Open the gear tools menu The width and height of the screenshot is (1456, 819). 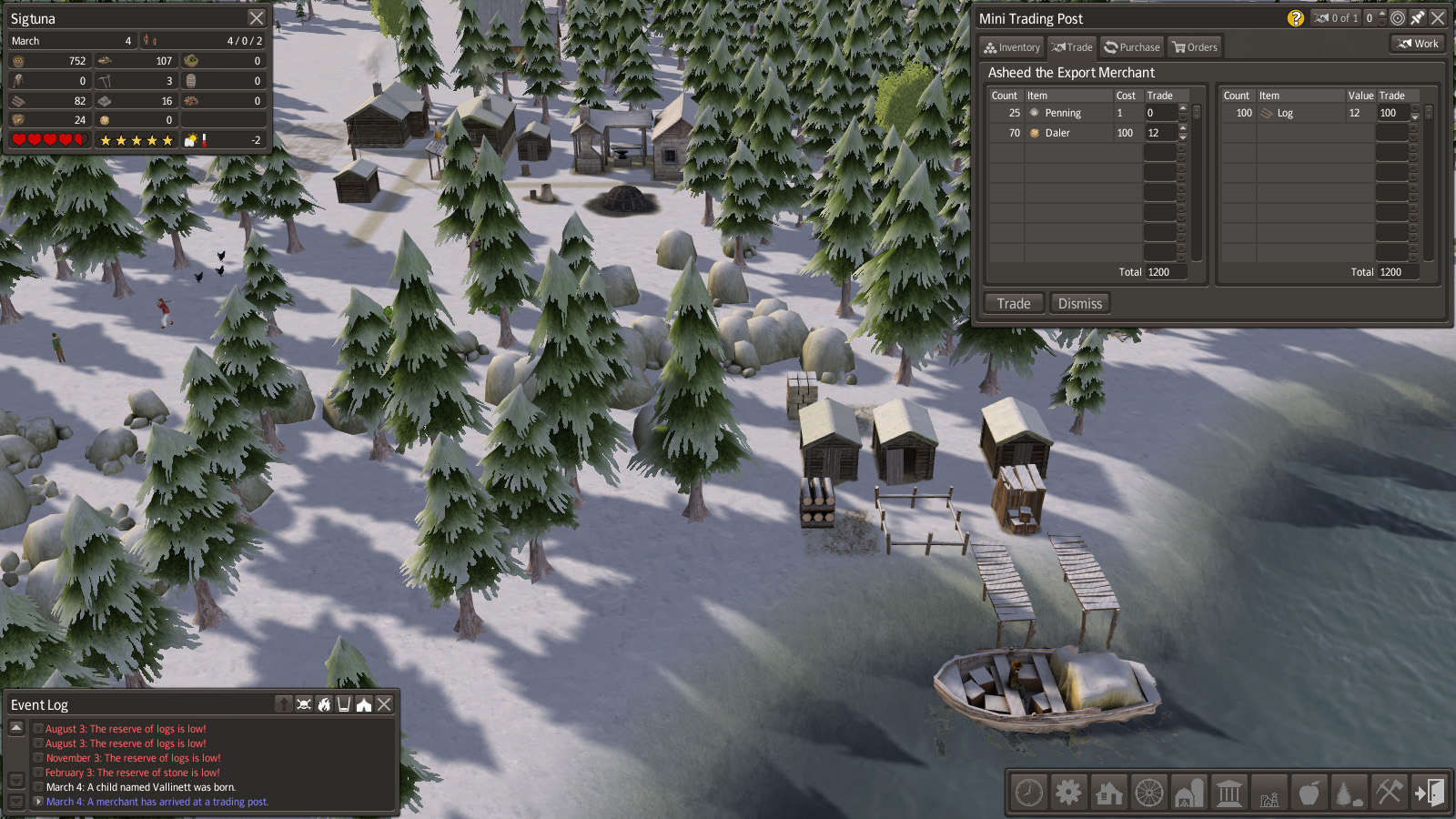[1068, 793]
